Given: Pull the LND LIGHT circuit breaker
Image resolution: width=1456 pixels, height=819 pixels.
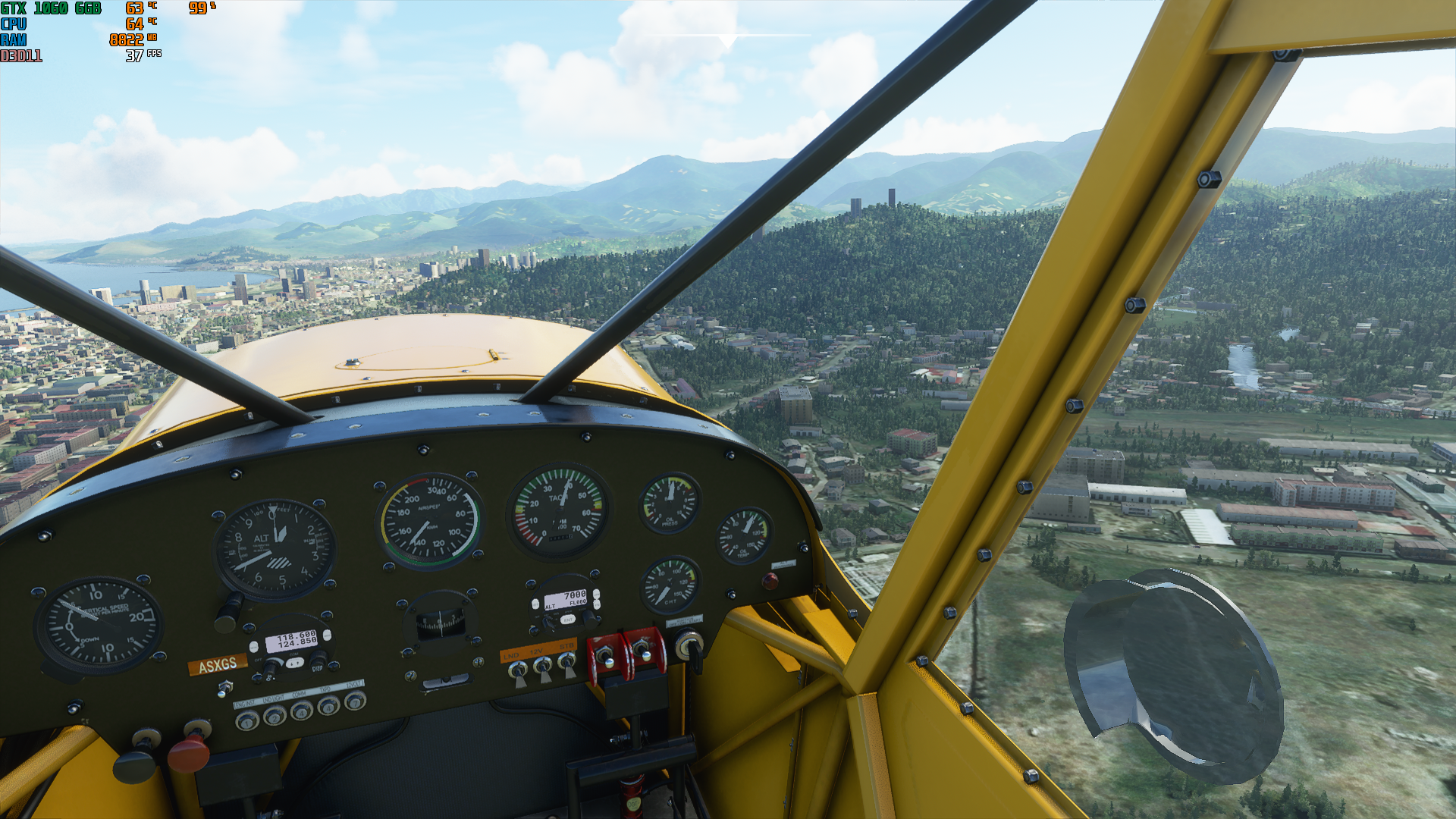Looking at the screenshot, I should pos(274,715).
